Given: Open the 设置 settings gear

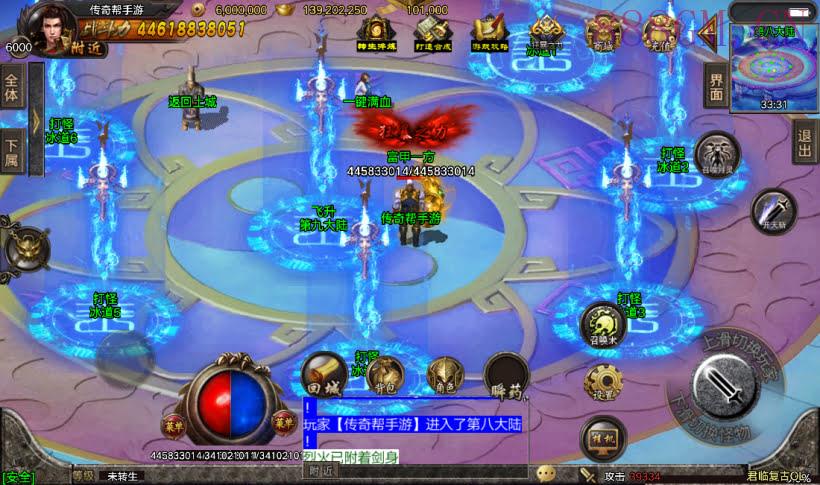Looking at the screenshot, I should tap(604, 383).
